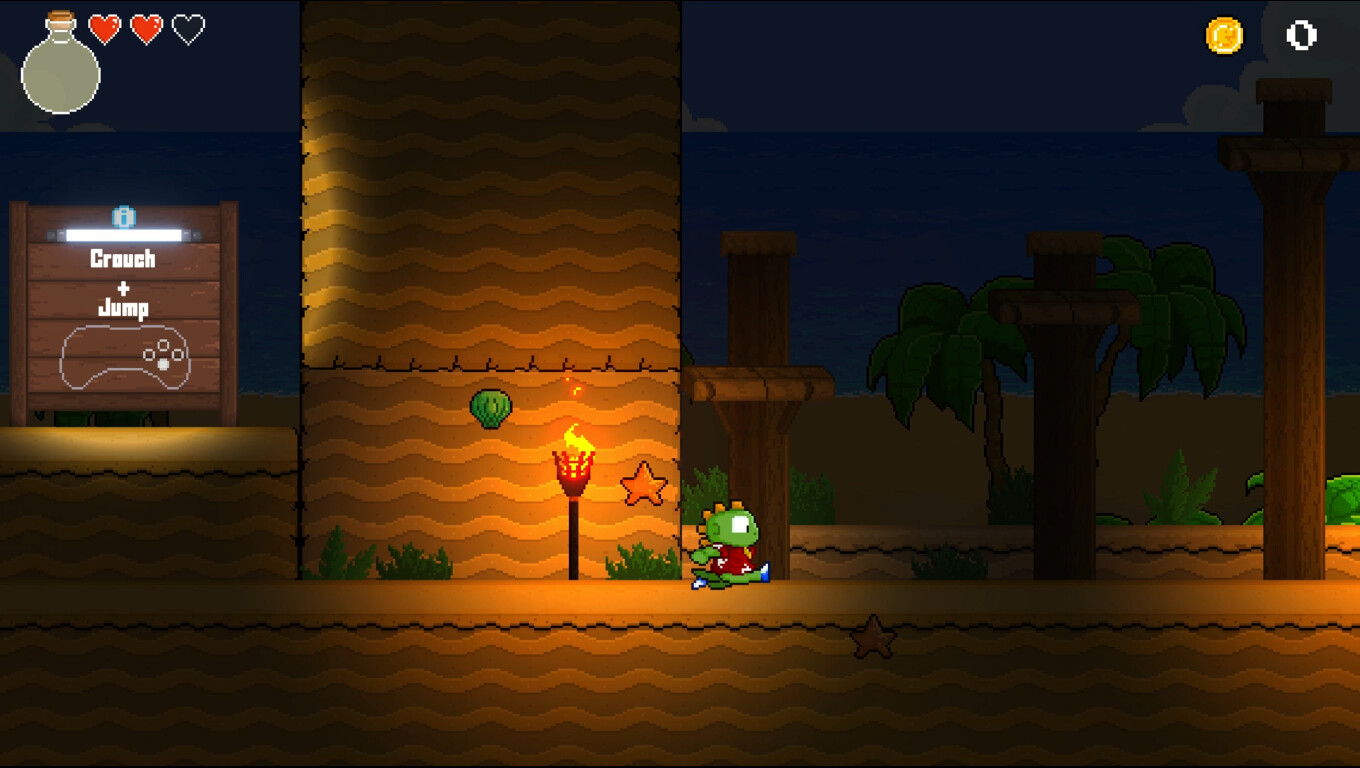This screenshot has width=1360, height=768.
Task: Click the empty heart outline
Action: coord(187,29)
